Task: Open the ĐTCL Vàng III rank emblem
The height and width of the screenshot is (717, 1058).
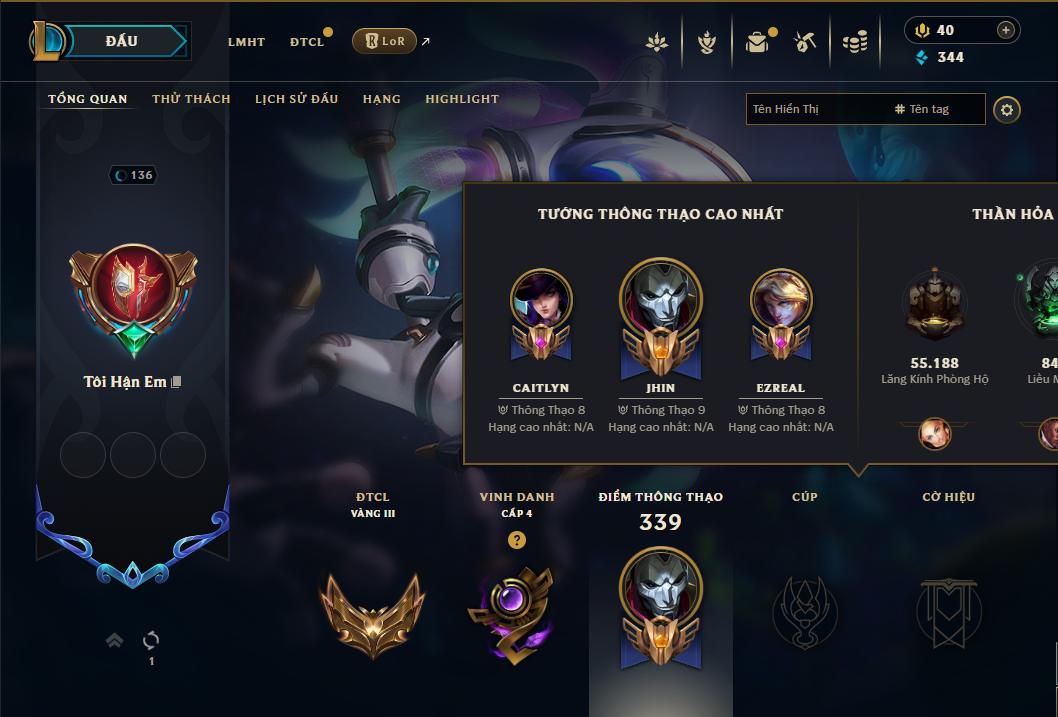Action: 372,612
